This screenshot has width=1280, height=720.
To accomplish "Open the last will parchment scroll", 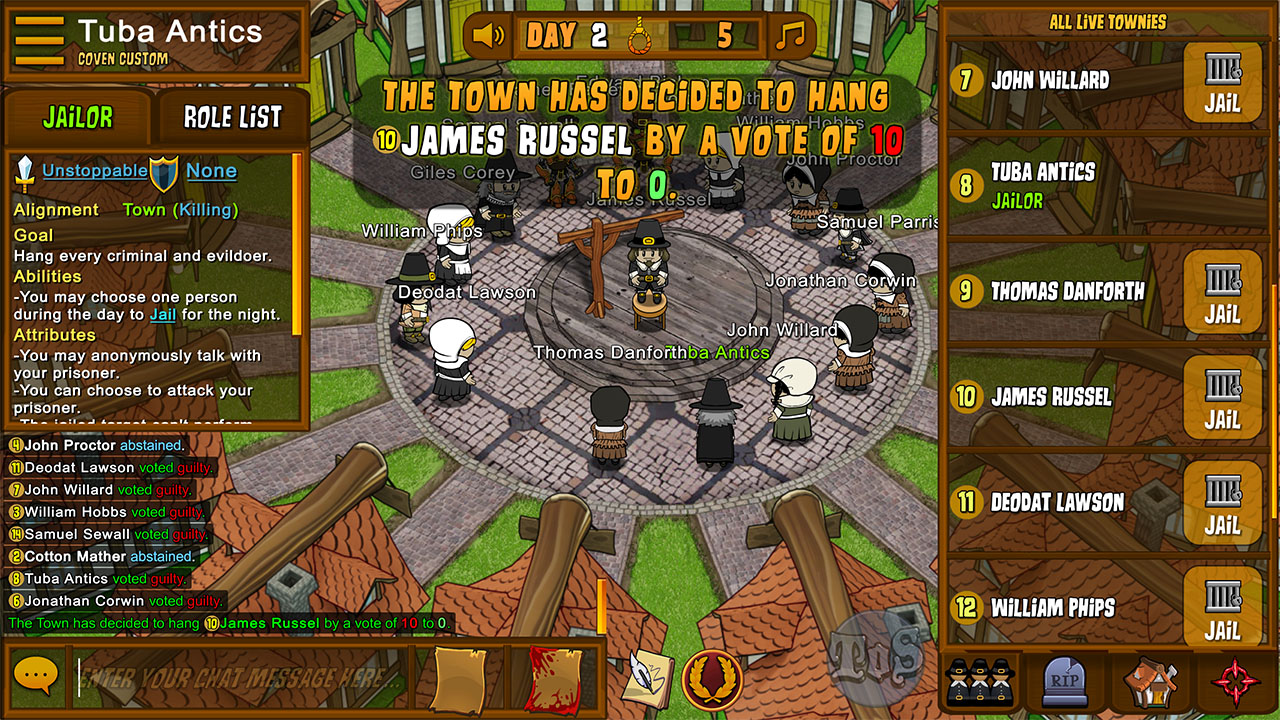I will [x=458, y=678].
